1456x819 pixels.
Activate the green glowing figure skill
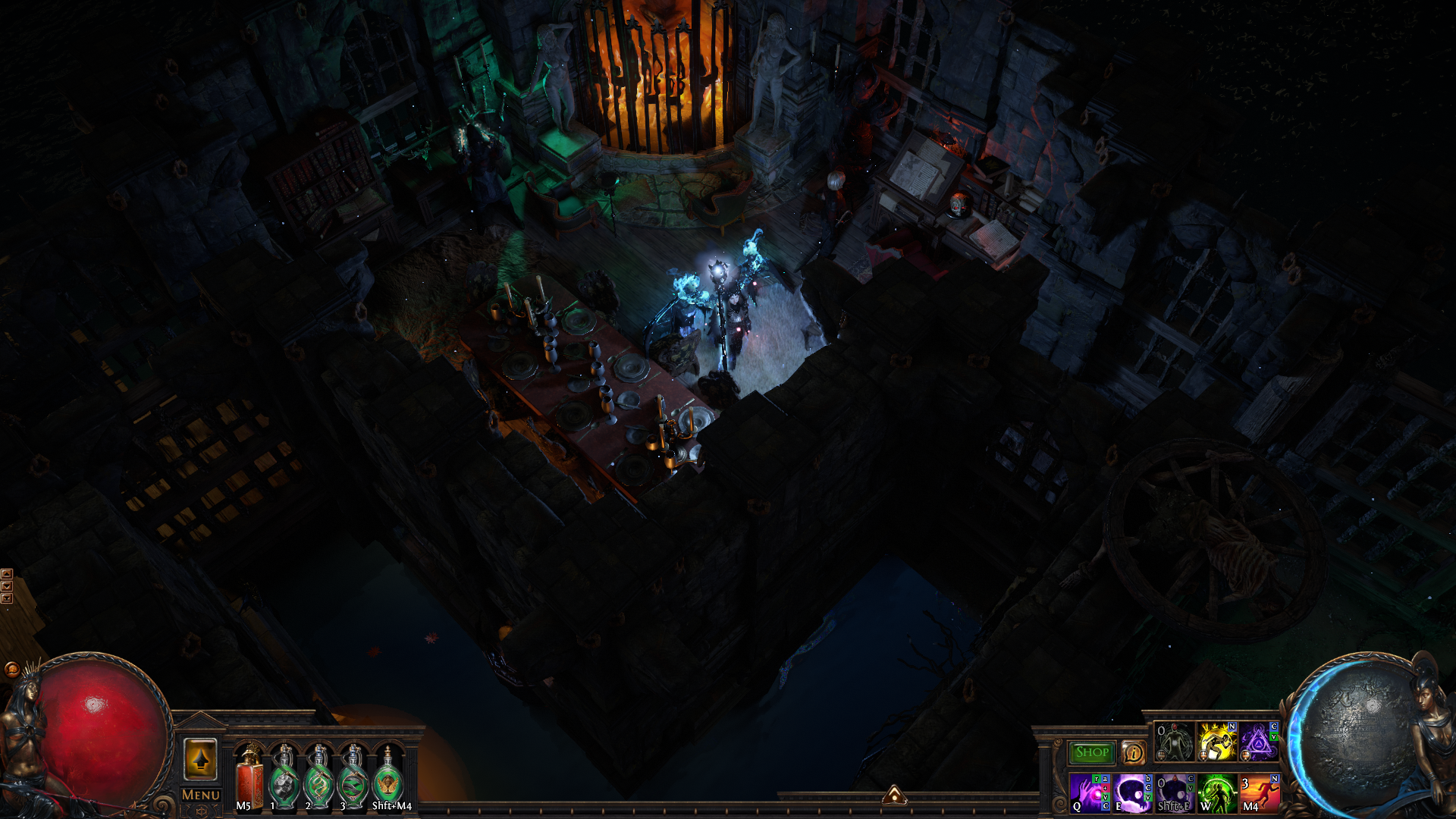coord(1216,792)
